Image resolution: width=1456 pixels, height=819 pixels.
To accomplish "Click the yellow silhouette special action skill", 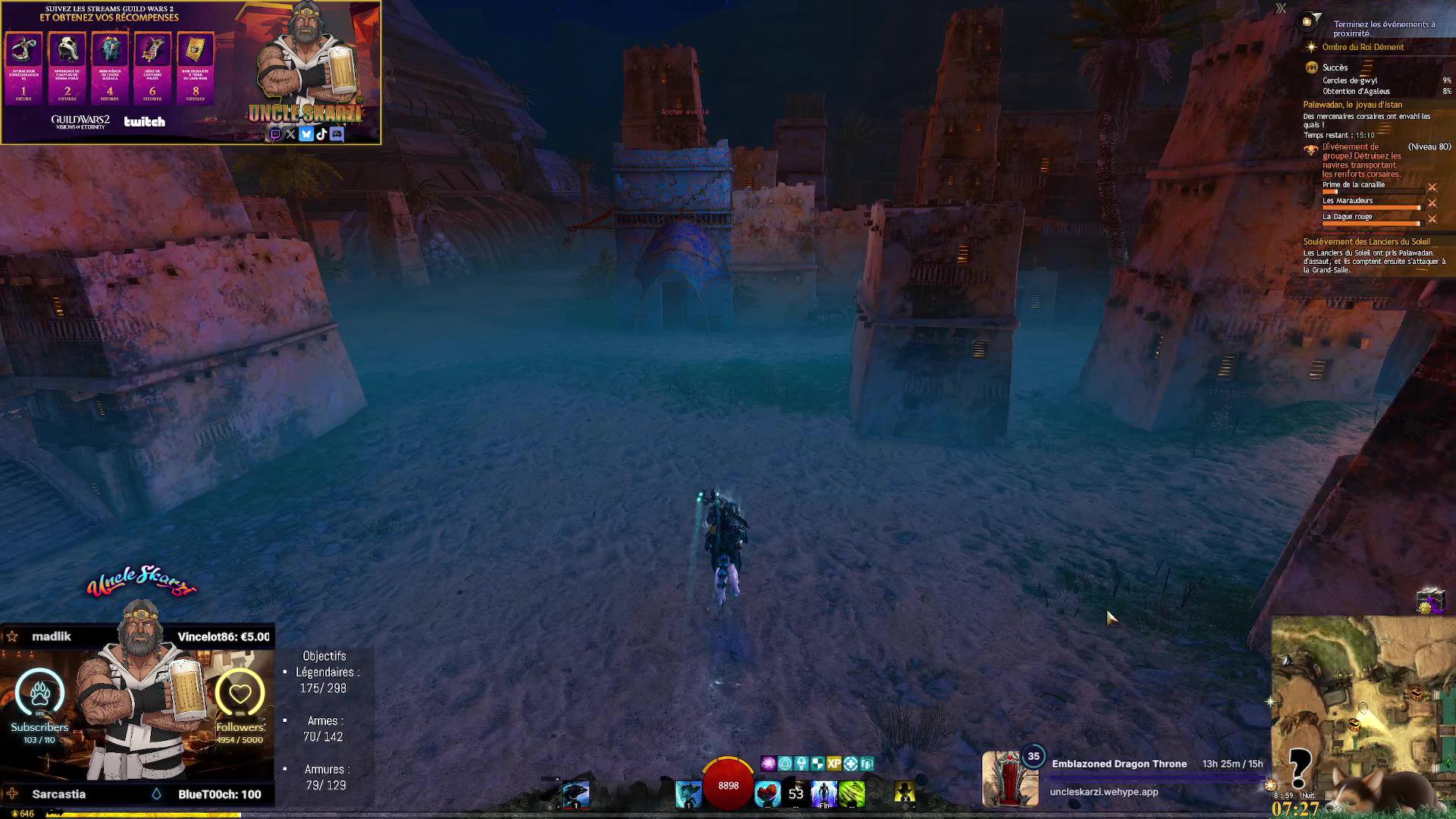I will pyautogui.click(x=904, y=794).
